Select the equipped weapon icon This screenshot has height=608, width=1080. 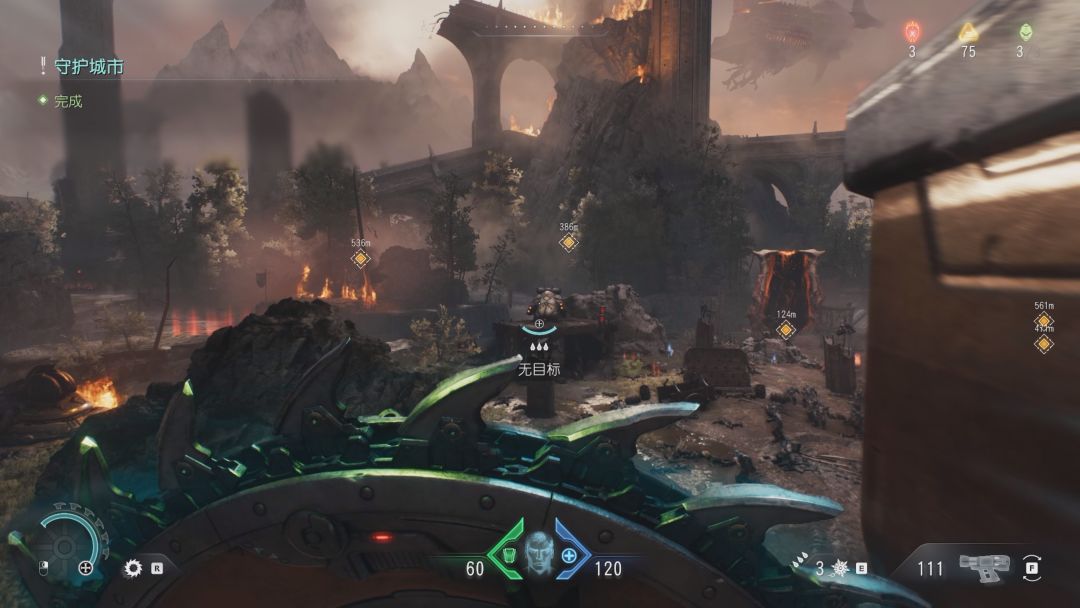[983, 566]
